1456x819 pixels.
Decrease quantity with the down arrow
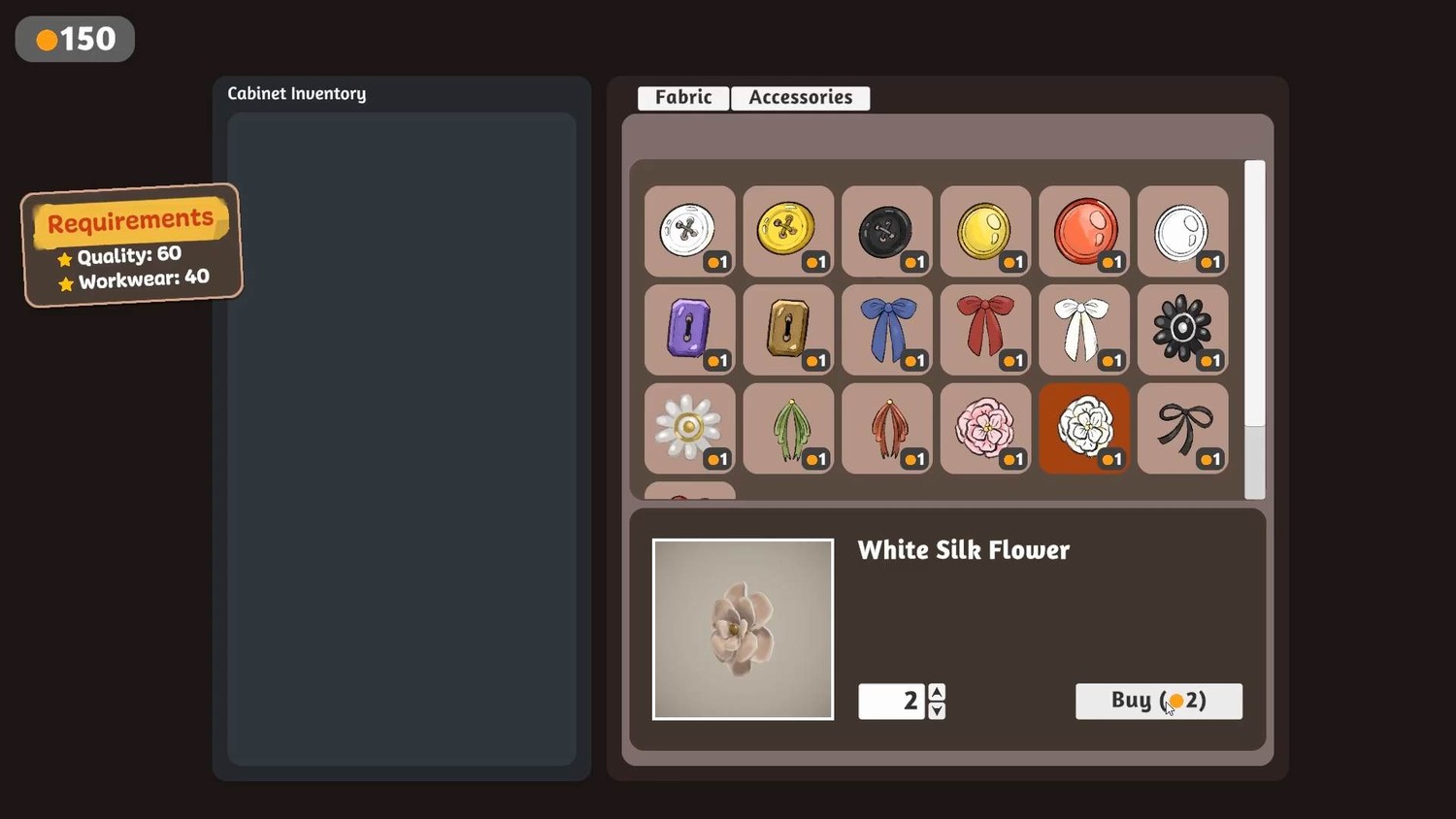937,710
